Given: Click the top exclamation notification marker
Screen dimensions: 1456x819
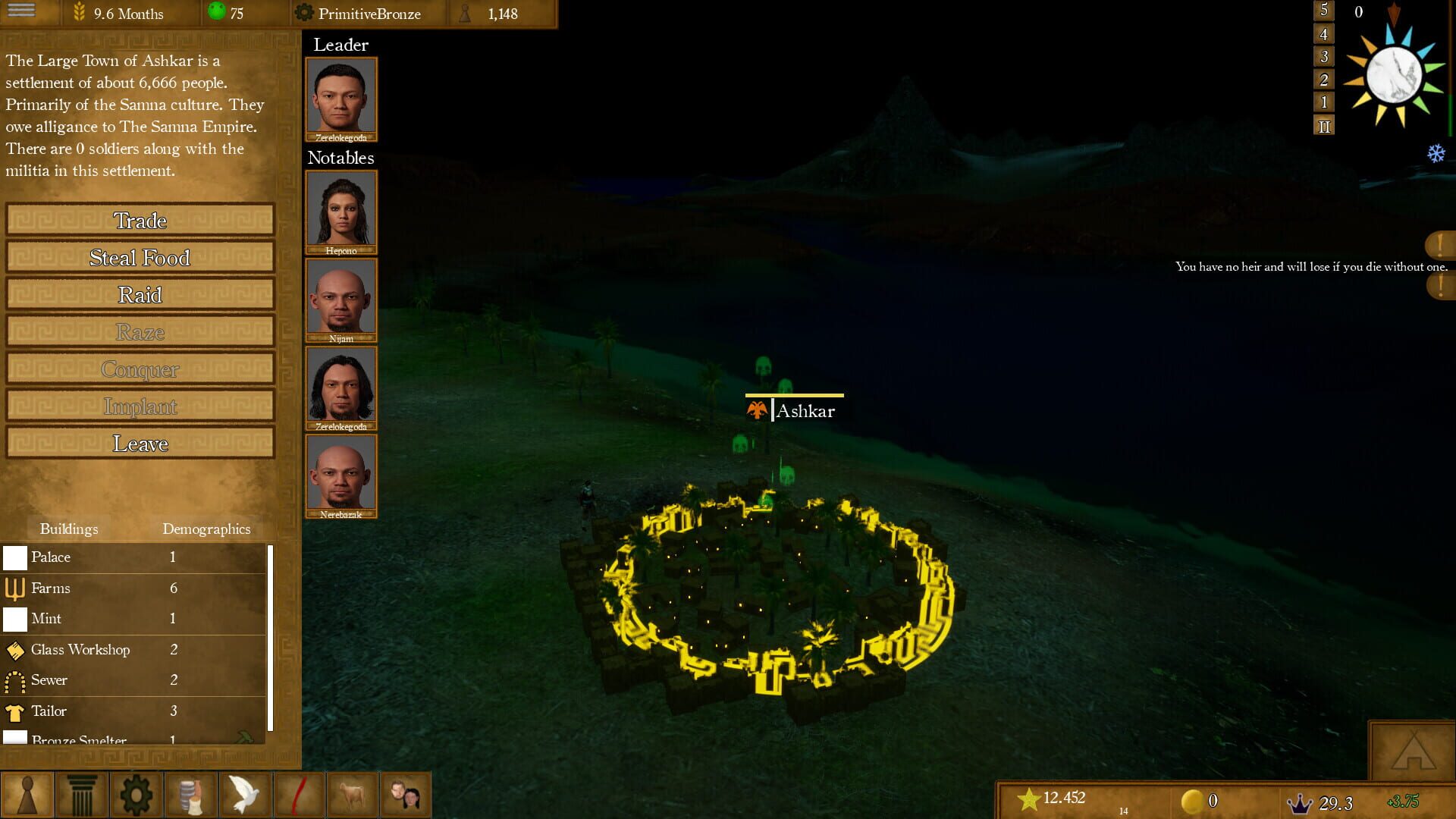Looking at the screenshot, I should coord(1440,243).
